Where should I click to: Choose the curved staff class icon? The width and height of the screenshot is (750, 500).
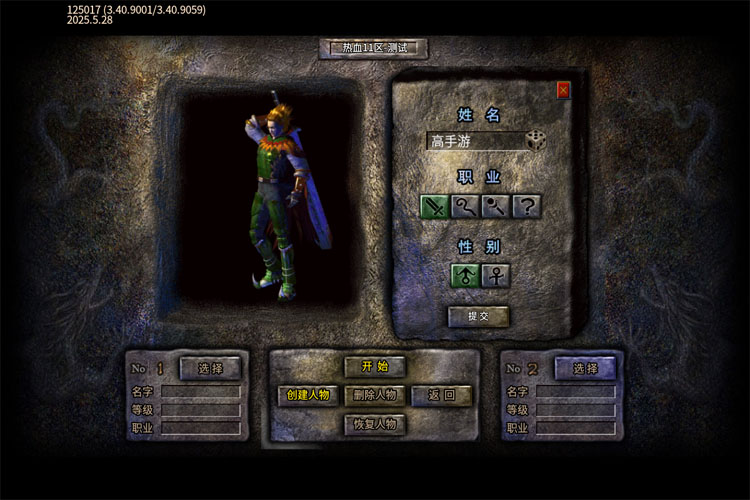click(465, 207)
